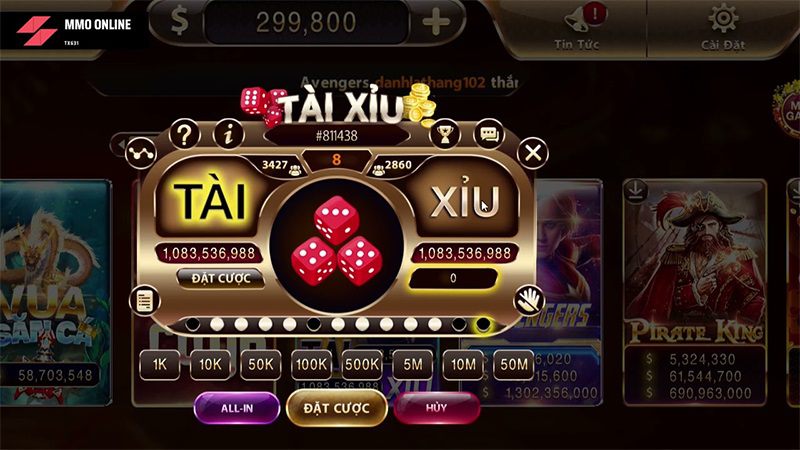Bet on the XỈU side
Screen dimensions: 800x450
pyautogui.click(x=464, y=201)
